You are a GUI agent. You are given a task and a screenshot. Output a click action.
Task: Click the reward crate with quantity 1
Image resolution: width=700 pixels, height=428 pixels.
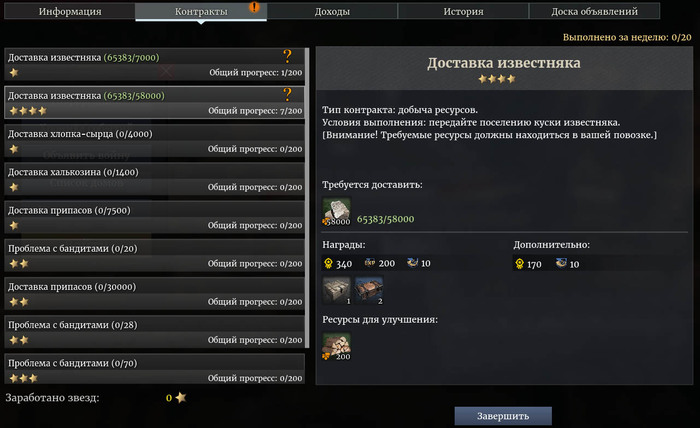(x=337, y=291)
